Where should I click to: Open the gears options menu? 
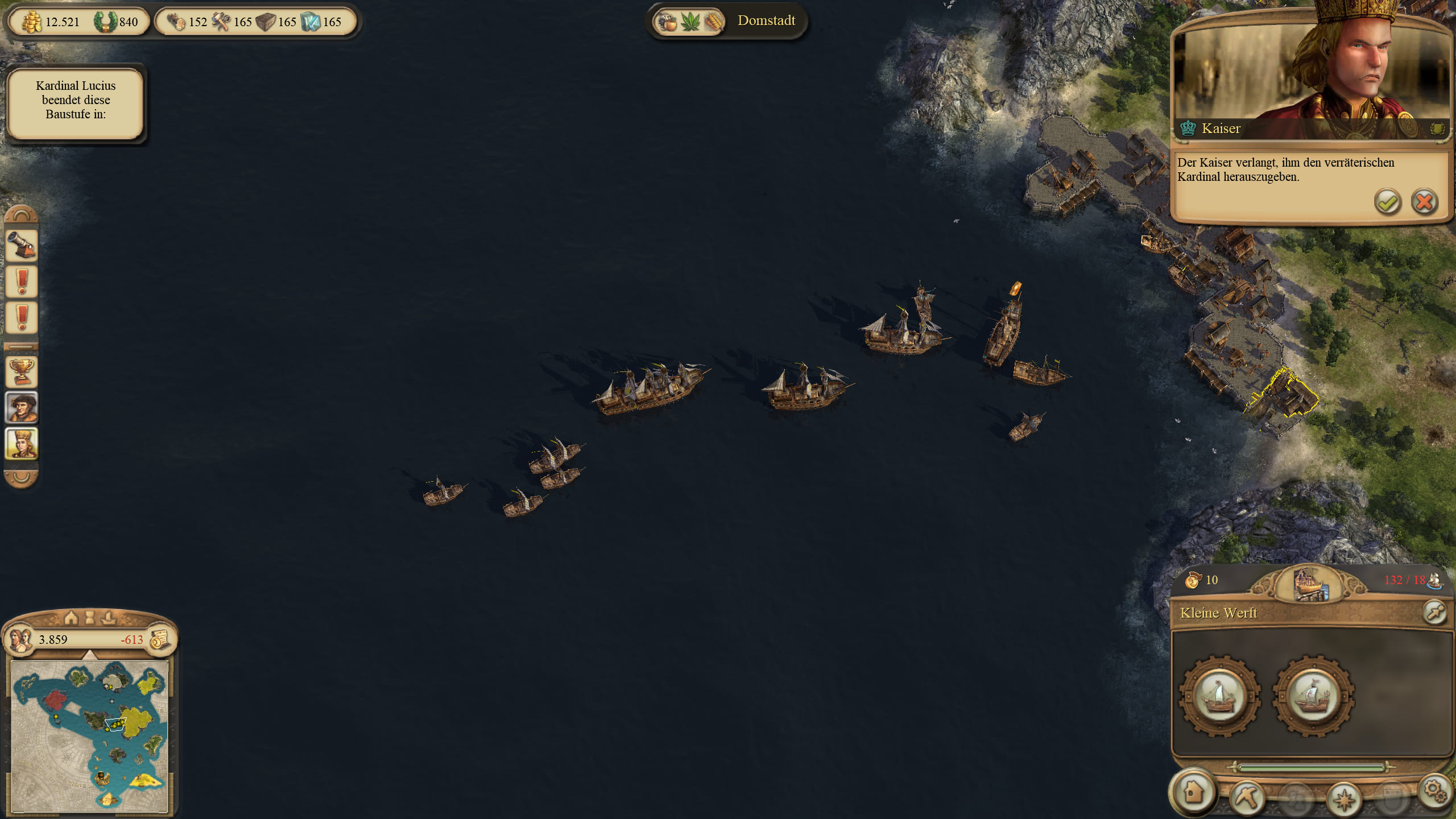click(1433, 791)
